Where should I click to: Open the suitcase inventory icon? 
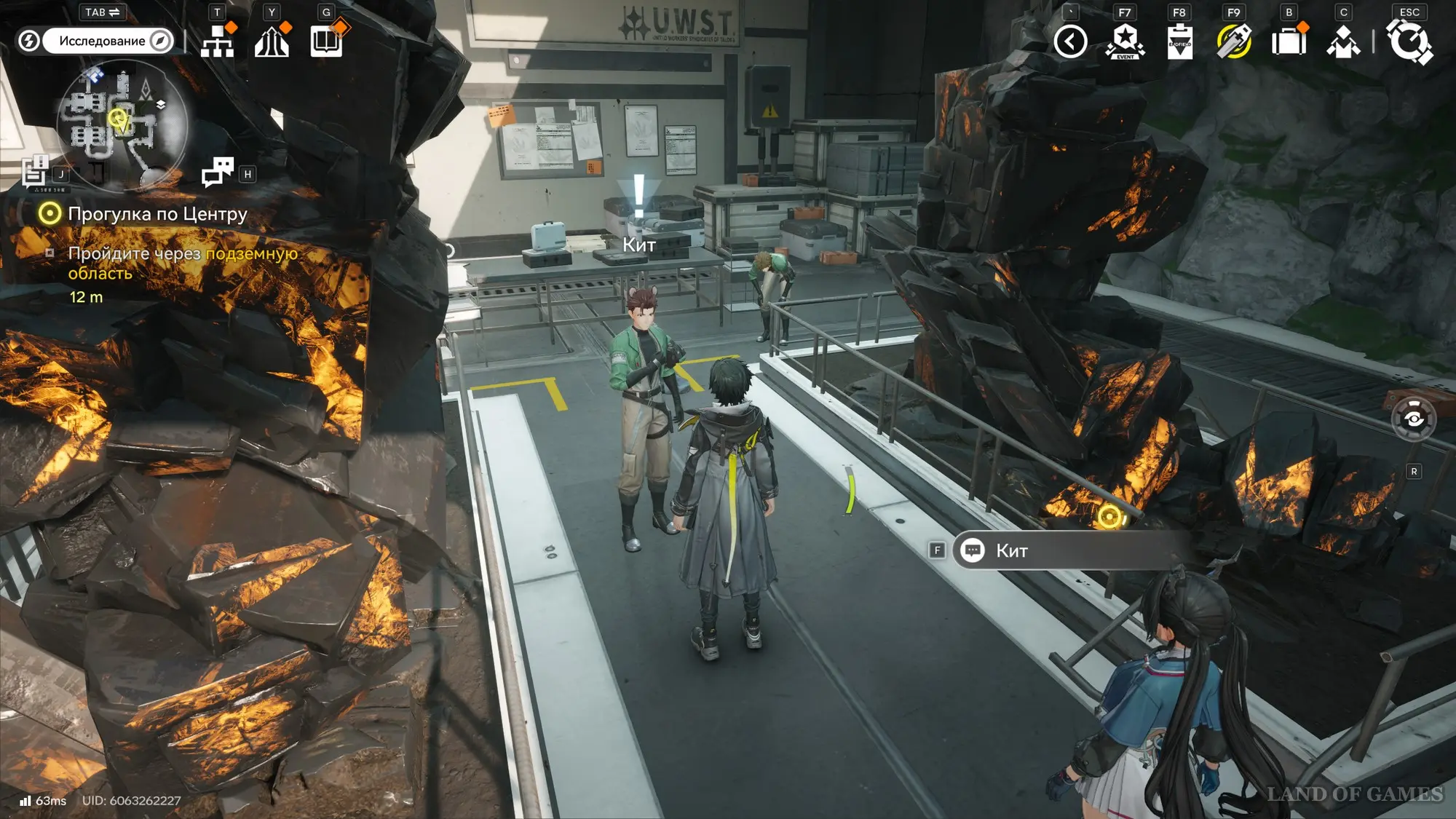pyautogui.click(x=1289, y=41)
